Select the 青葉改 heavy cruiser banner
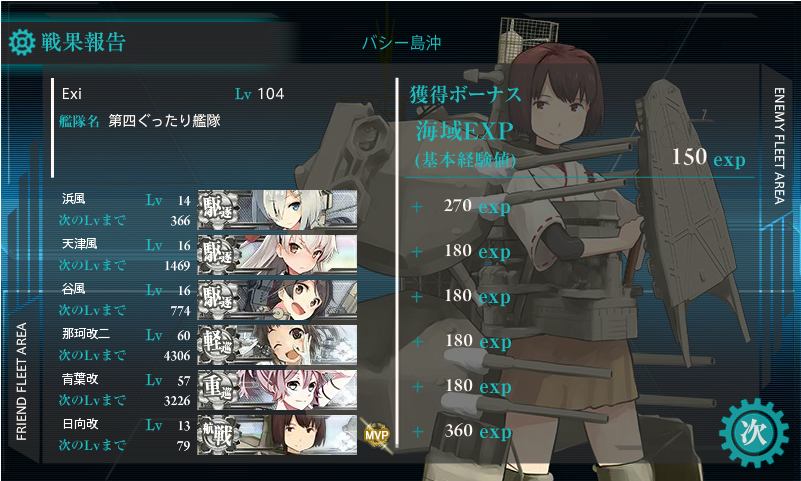 (278, 387)
